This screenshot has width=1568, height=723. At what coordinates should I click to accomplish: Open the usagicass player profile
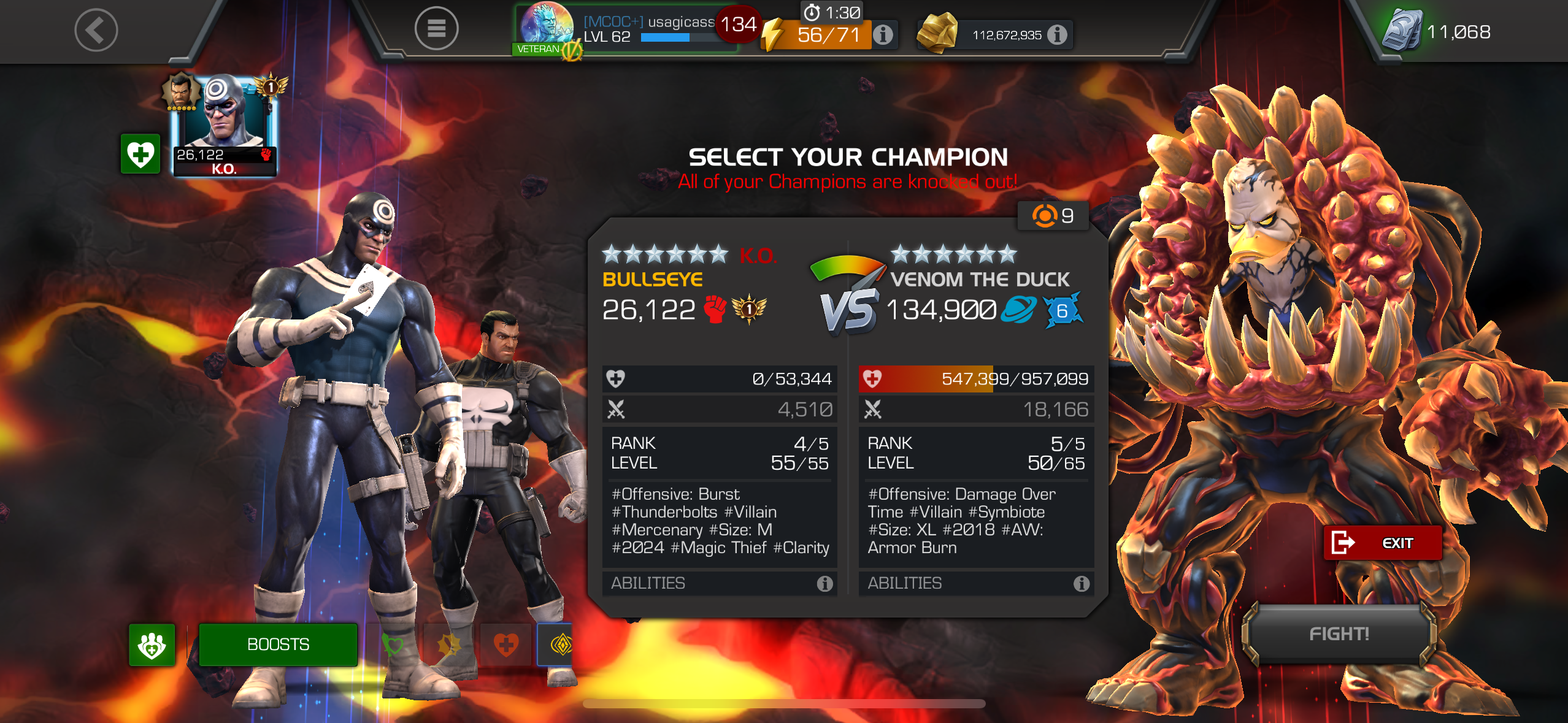coord(626,29)
